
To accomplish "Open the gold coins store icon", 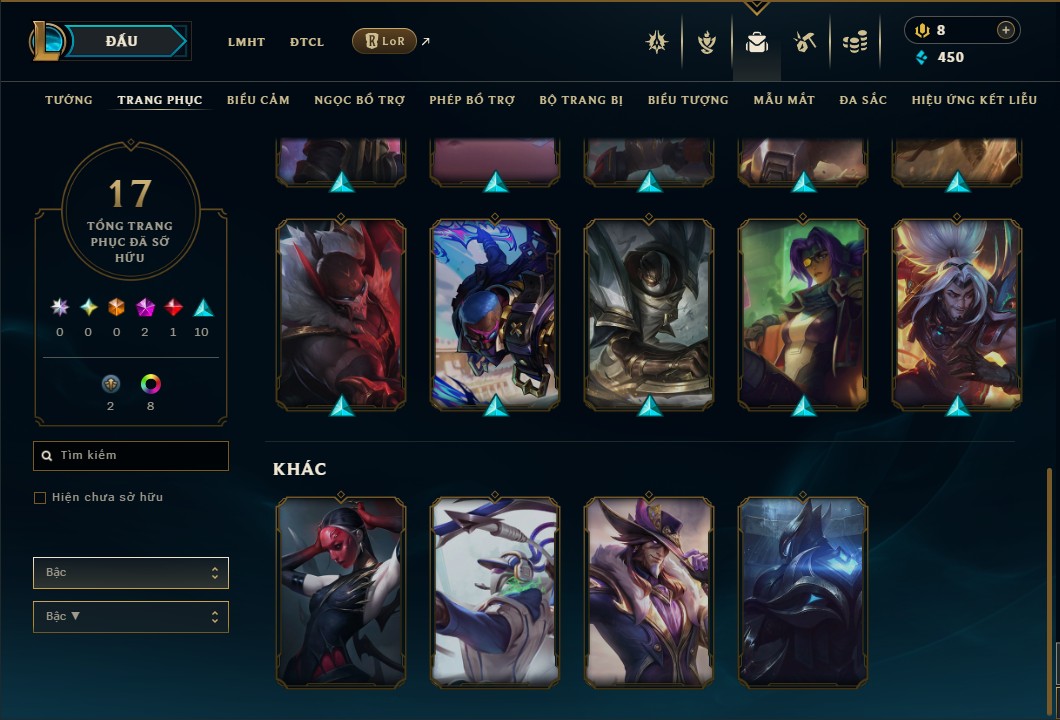I will point(854,42).
